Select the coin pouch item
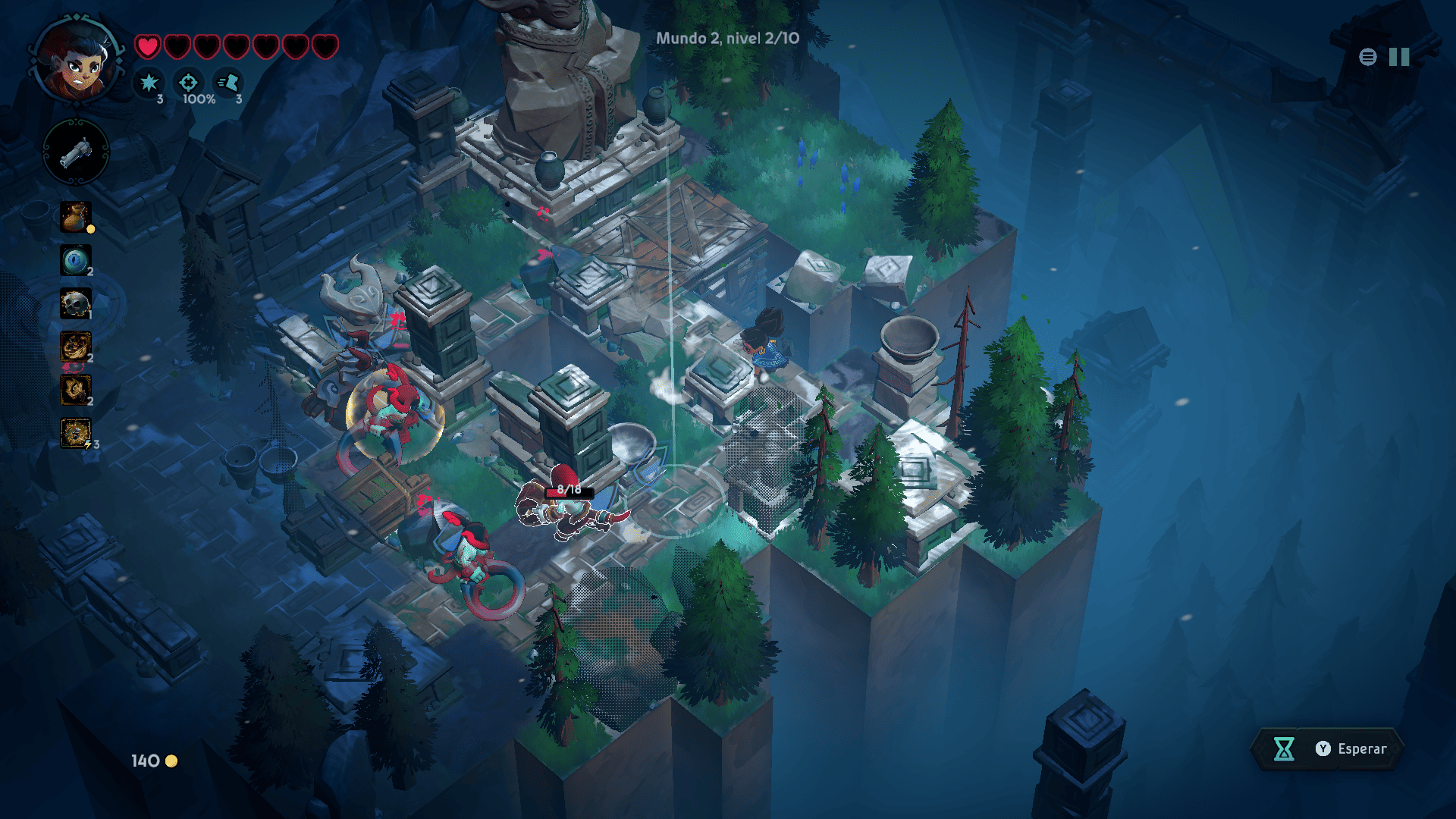Viewport: 1456px width, 819px height. click(x=76, y=217)
